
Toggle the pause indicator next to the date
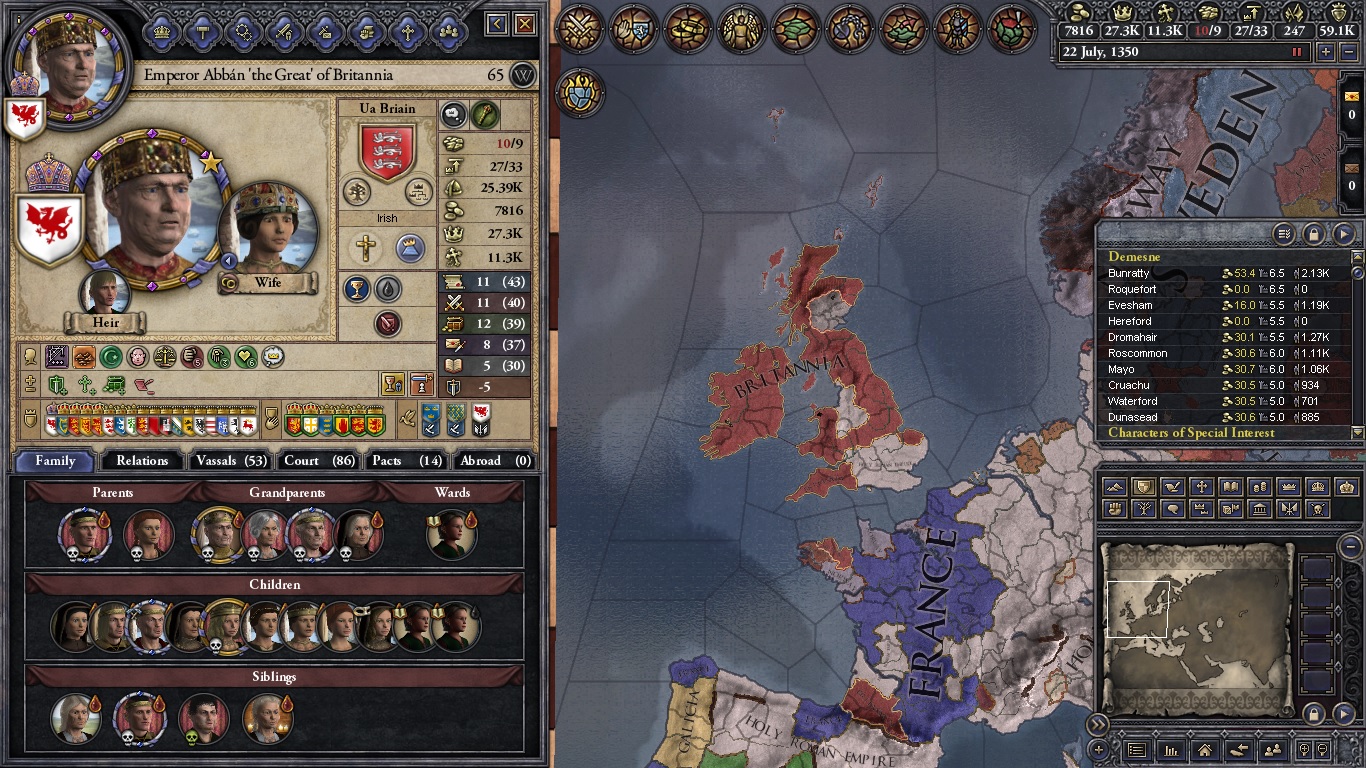coord(1296,51)
